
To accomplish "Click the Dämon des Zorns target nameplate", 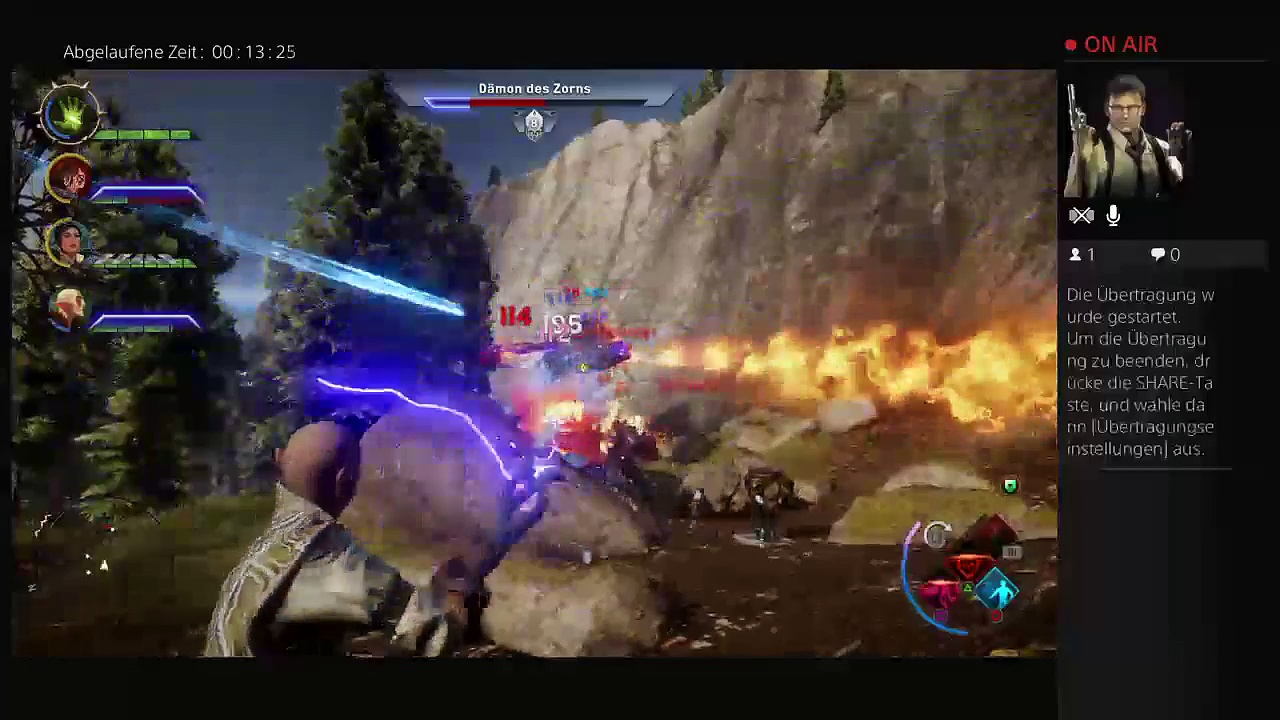I will point(534,89).
